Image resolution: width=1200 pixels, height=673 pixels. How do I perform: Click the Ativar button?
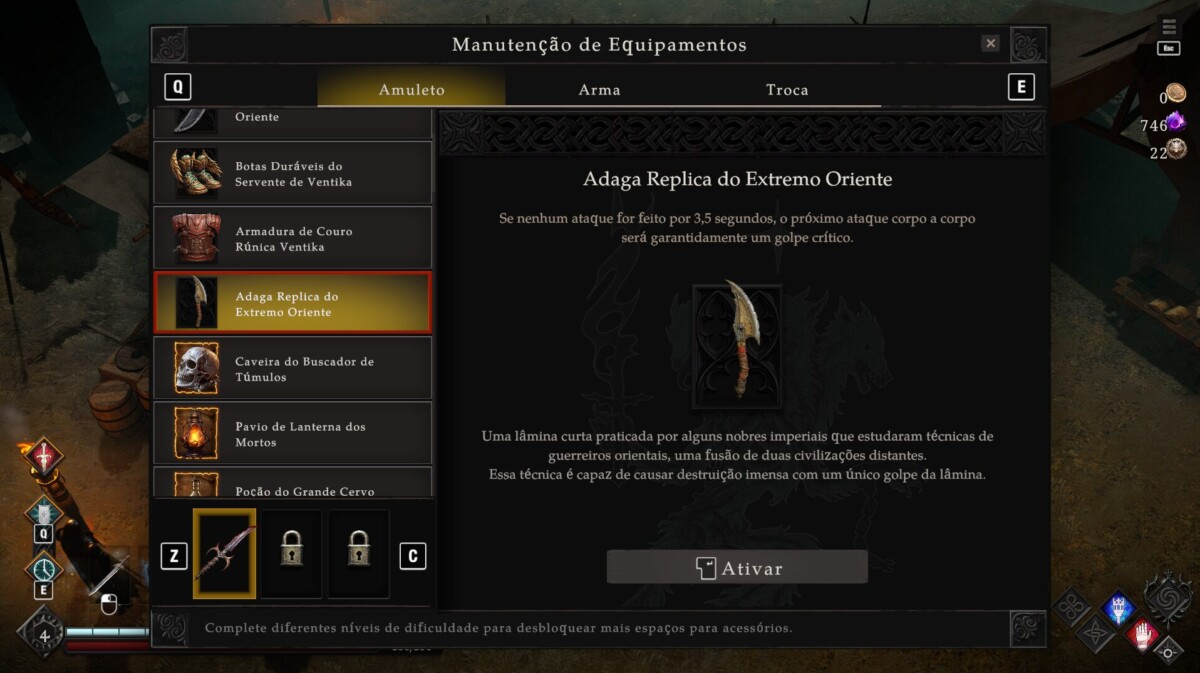click(x=737, y=568)
